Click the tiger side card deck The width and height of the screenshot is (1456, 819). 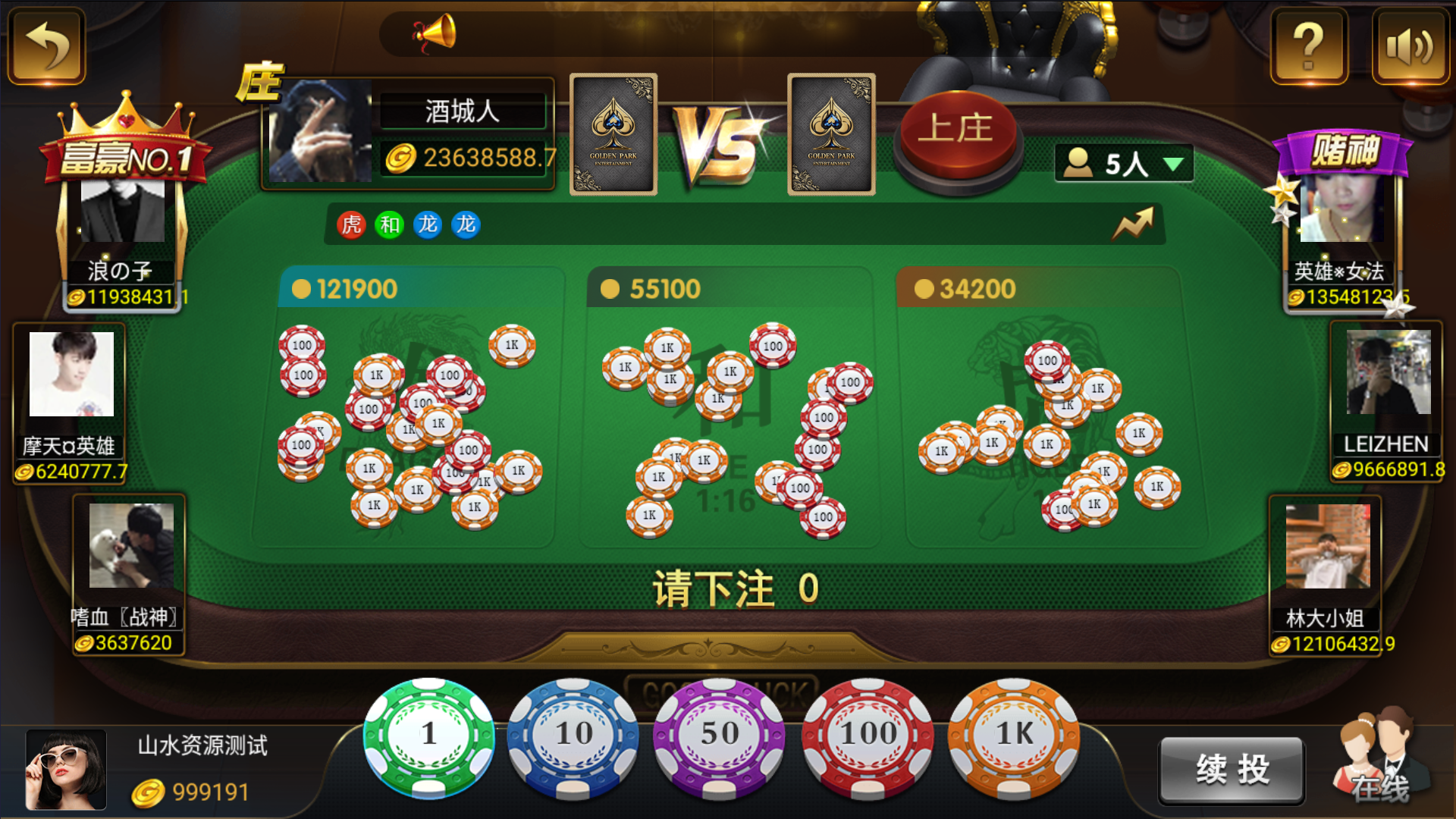(830, 133)
